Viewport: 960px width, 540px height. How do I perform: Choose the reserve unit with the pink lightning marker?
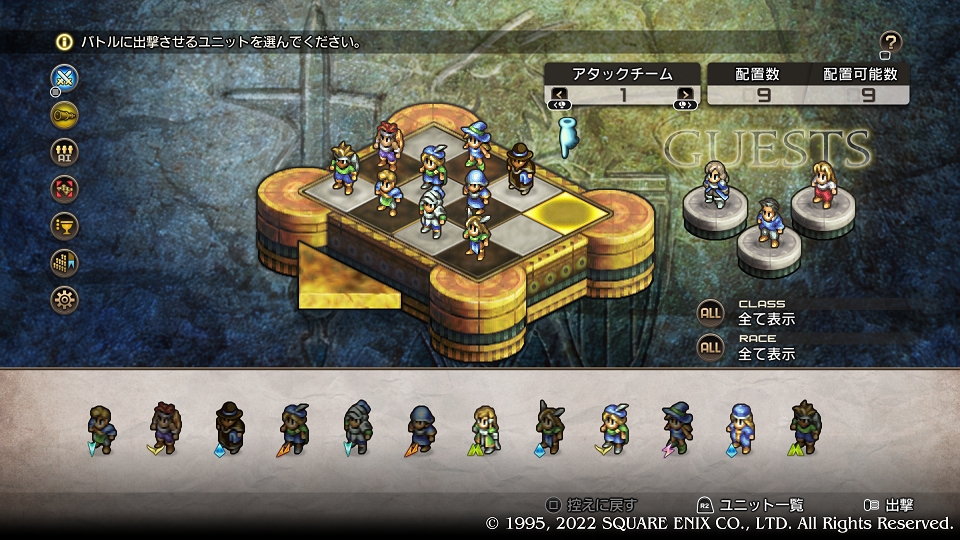pos(677,429)
